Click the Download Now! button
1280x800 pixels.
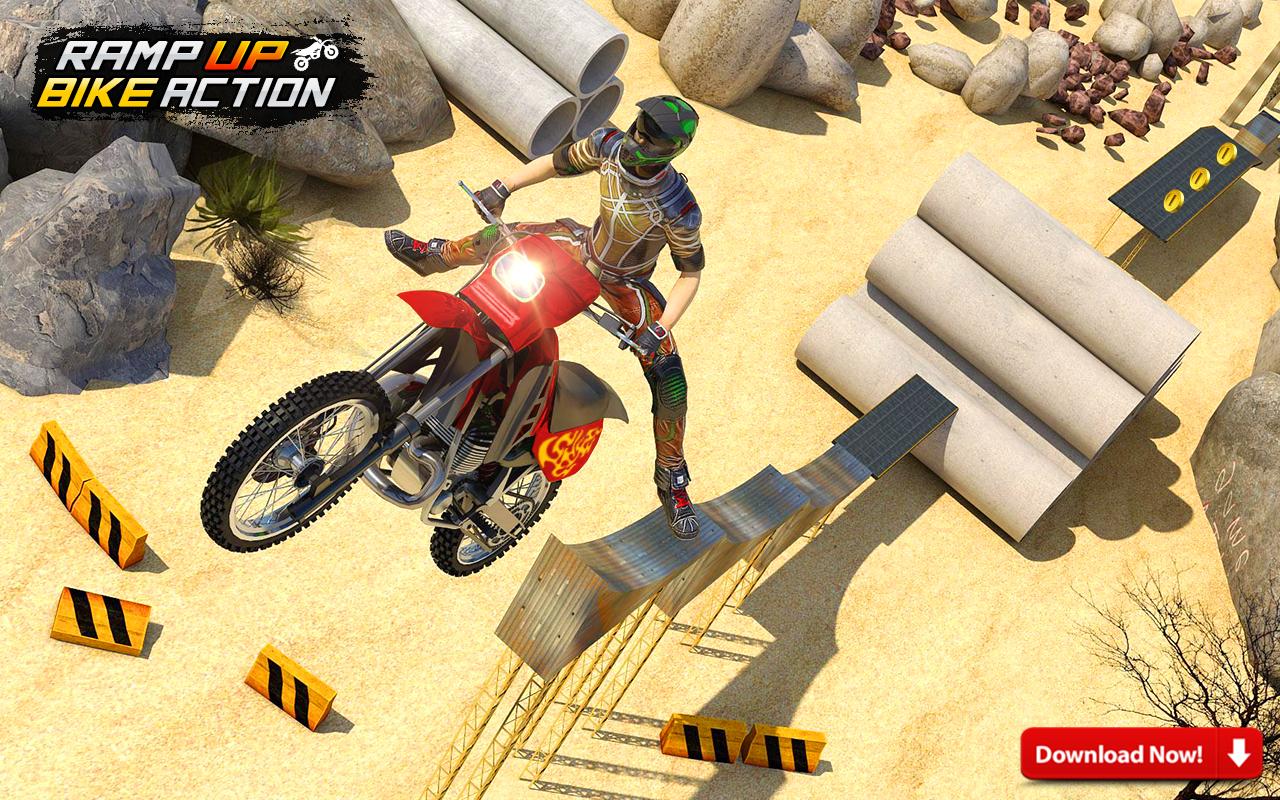1140,754
